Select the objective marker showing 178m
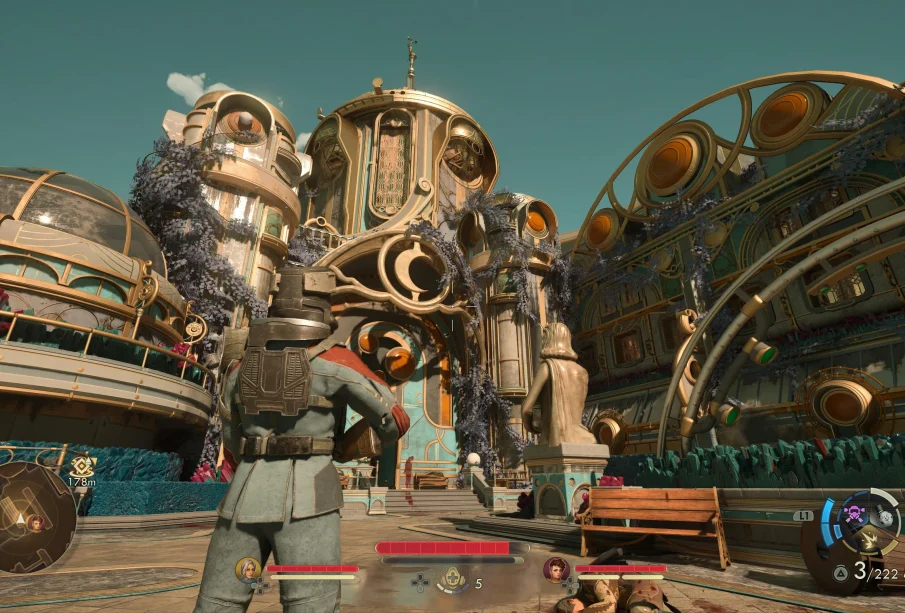 82,465
